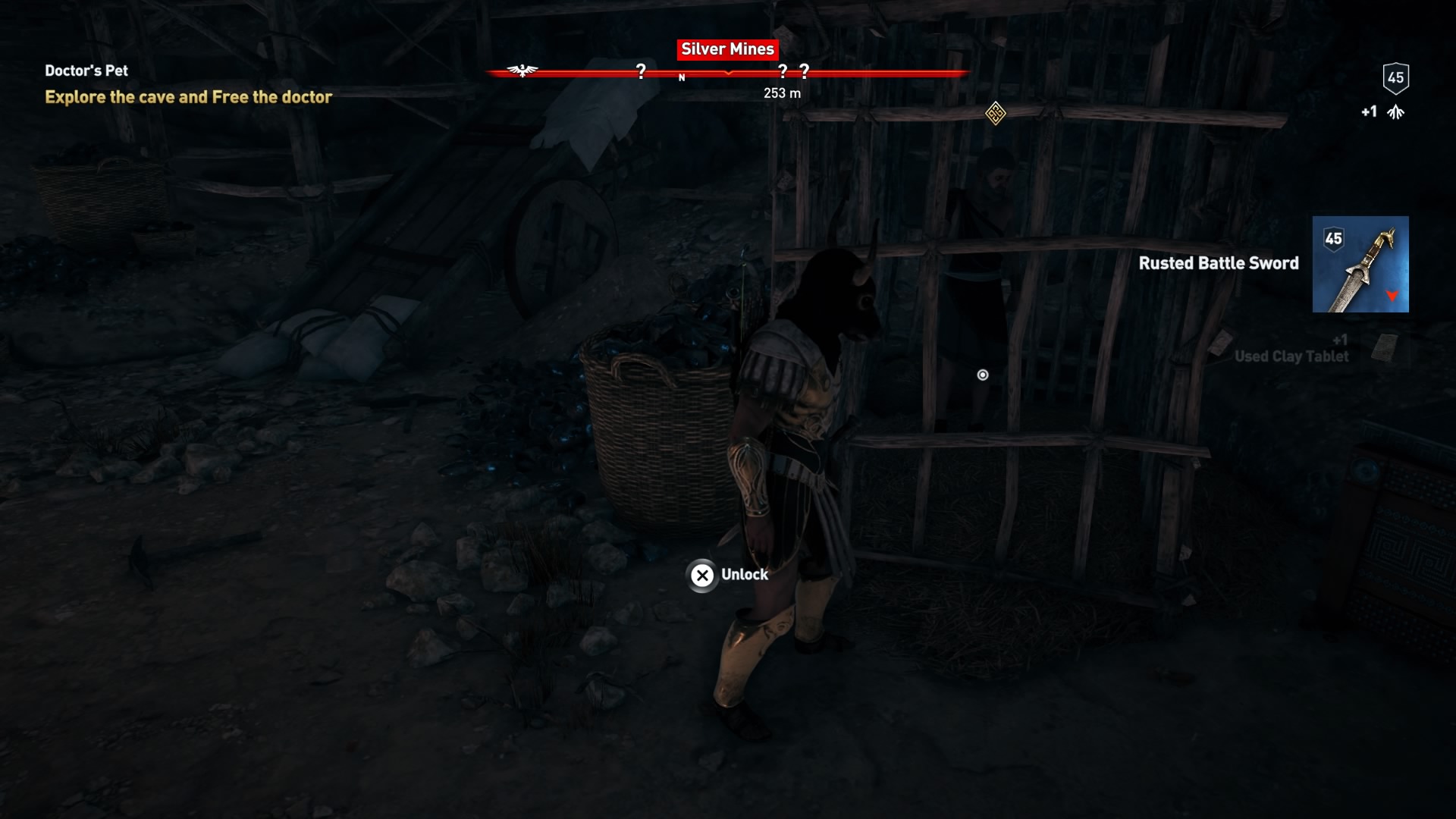This screenshot has width=1456, height=819.
Task: Click the Rusted Battle Sword name text
Action: (1218, 265)
